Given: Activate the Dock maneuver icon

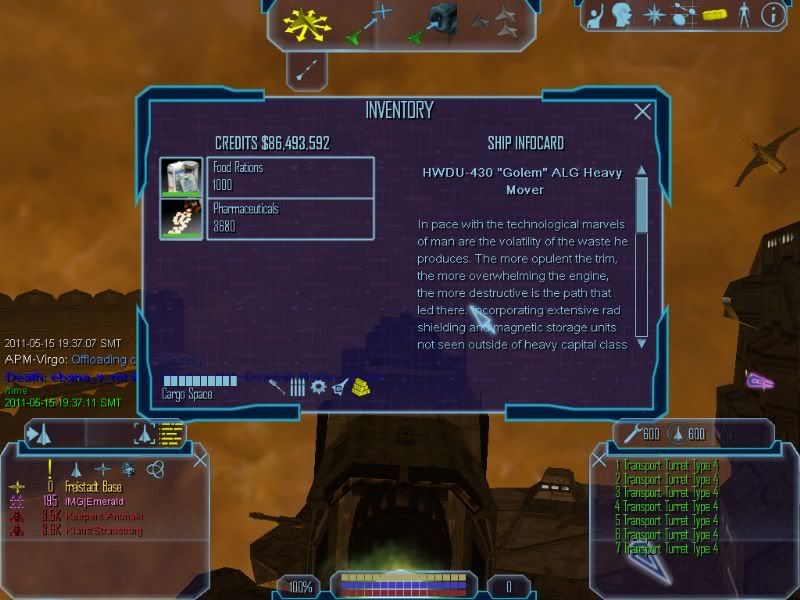Looking at the screenshot, I should (432, 21).
